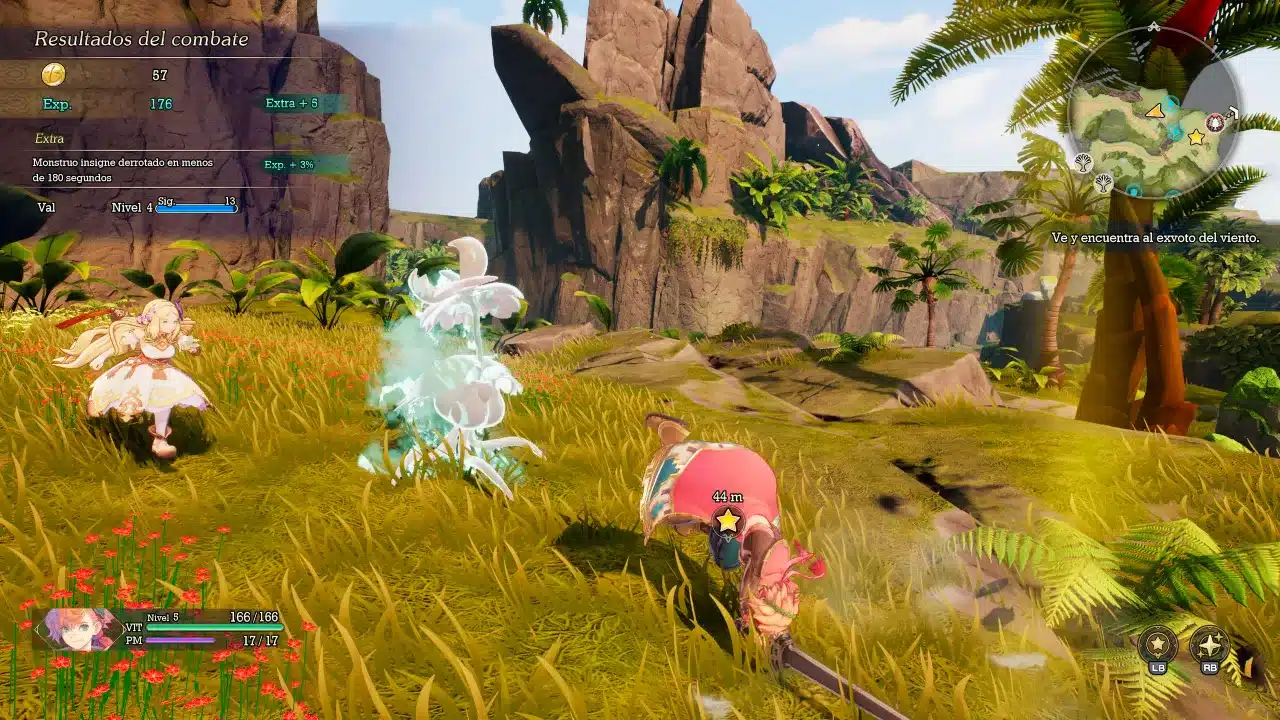Select the yellow star objective on the minimap
The height and width of the screenshot is (720, 1280).
(1195, 135)
